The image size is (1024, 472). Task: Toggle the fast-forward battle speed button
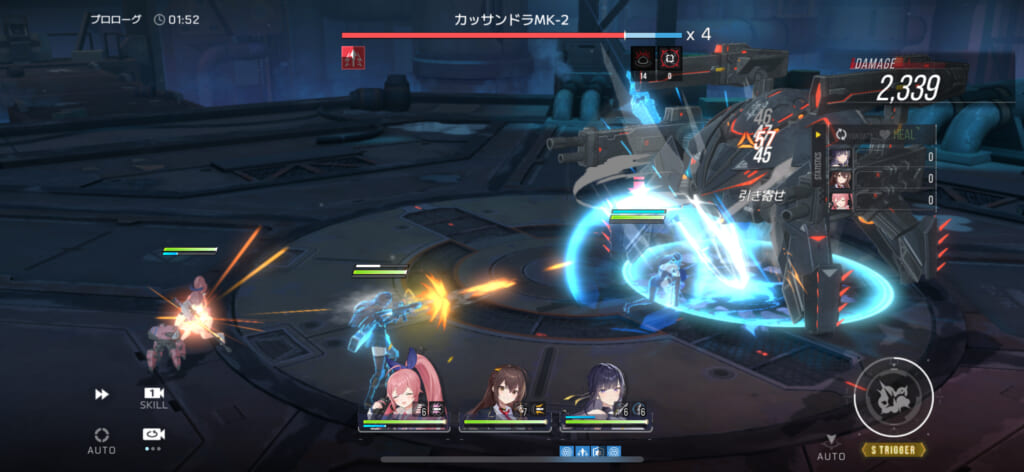[101, 395]
